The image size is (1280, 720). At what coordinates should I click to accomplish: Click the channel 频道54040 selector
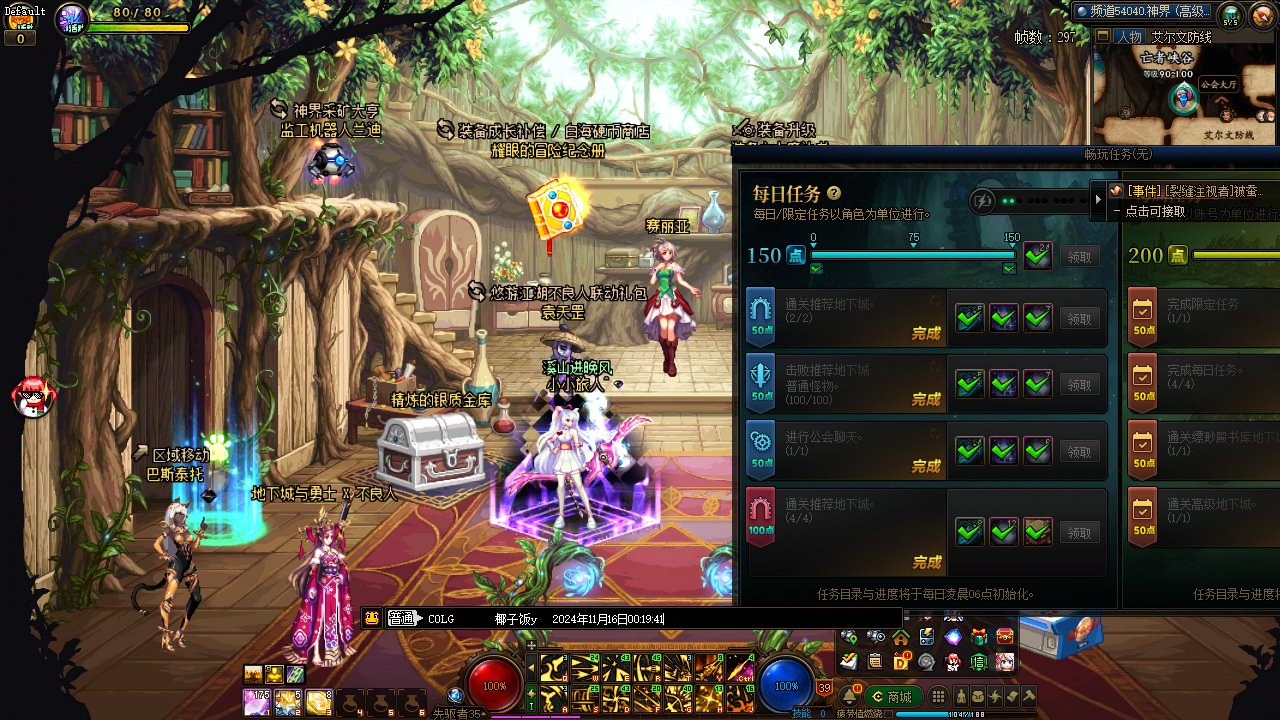[1142, 11]
